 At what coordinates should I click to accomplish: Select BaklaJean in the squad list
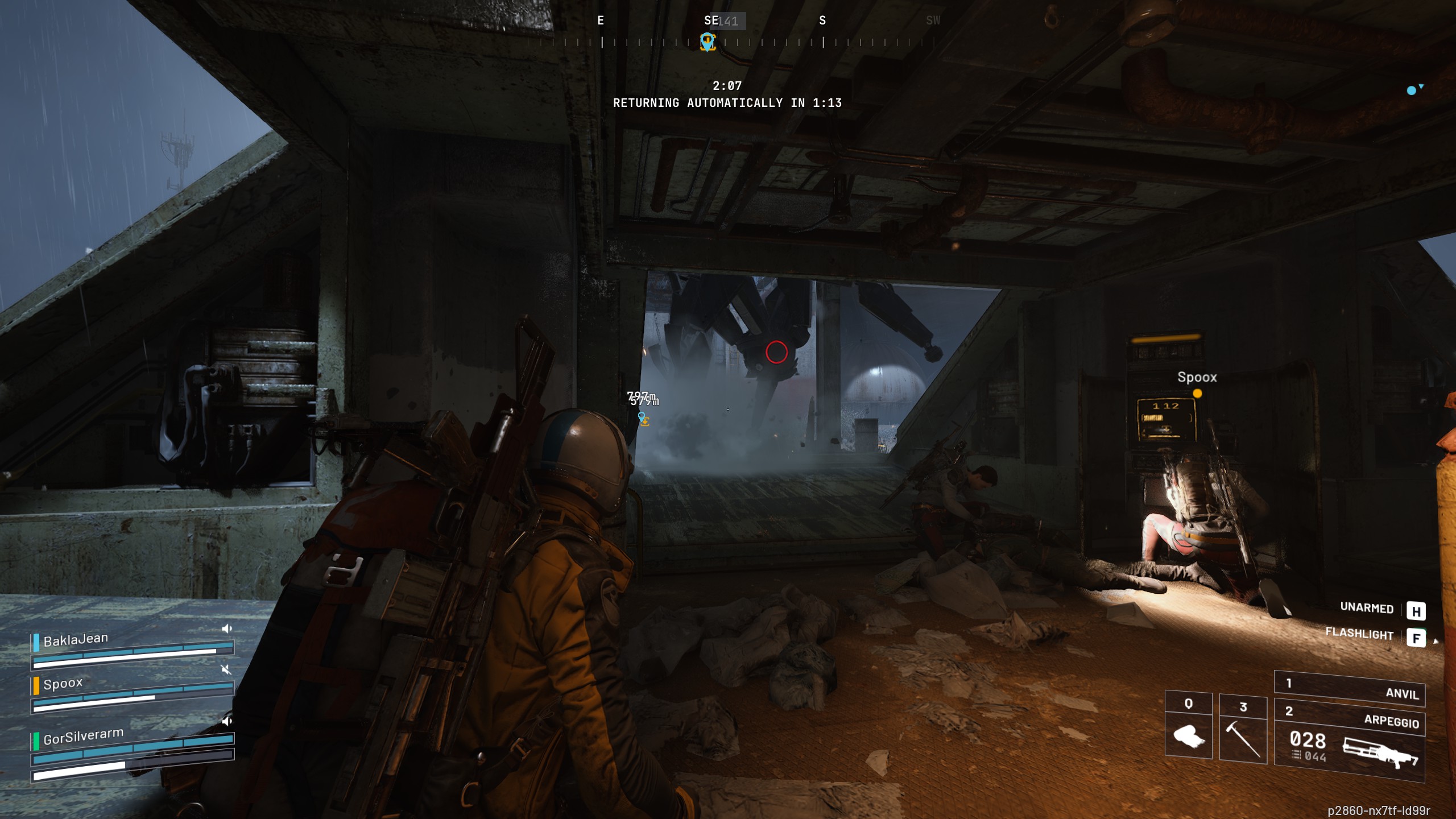coord(76,640)
